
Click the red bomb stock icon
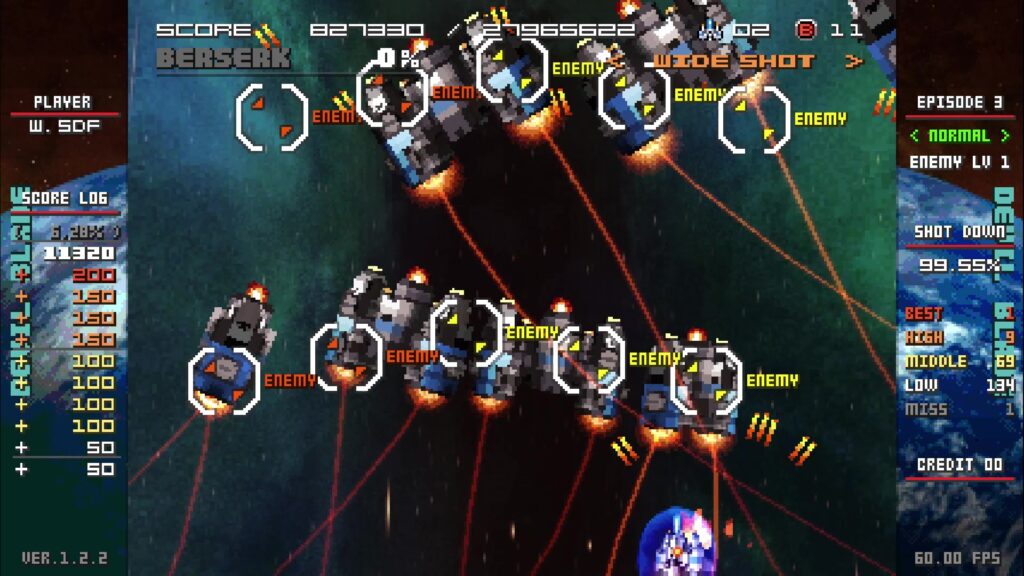click(805, 29)
